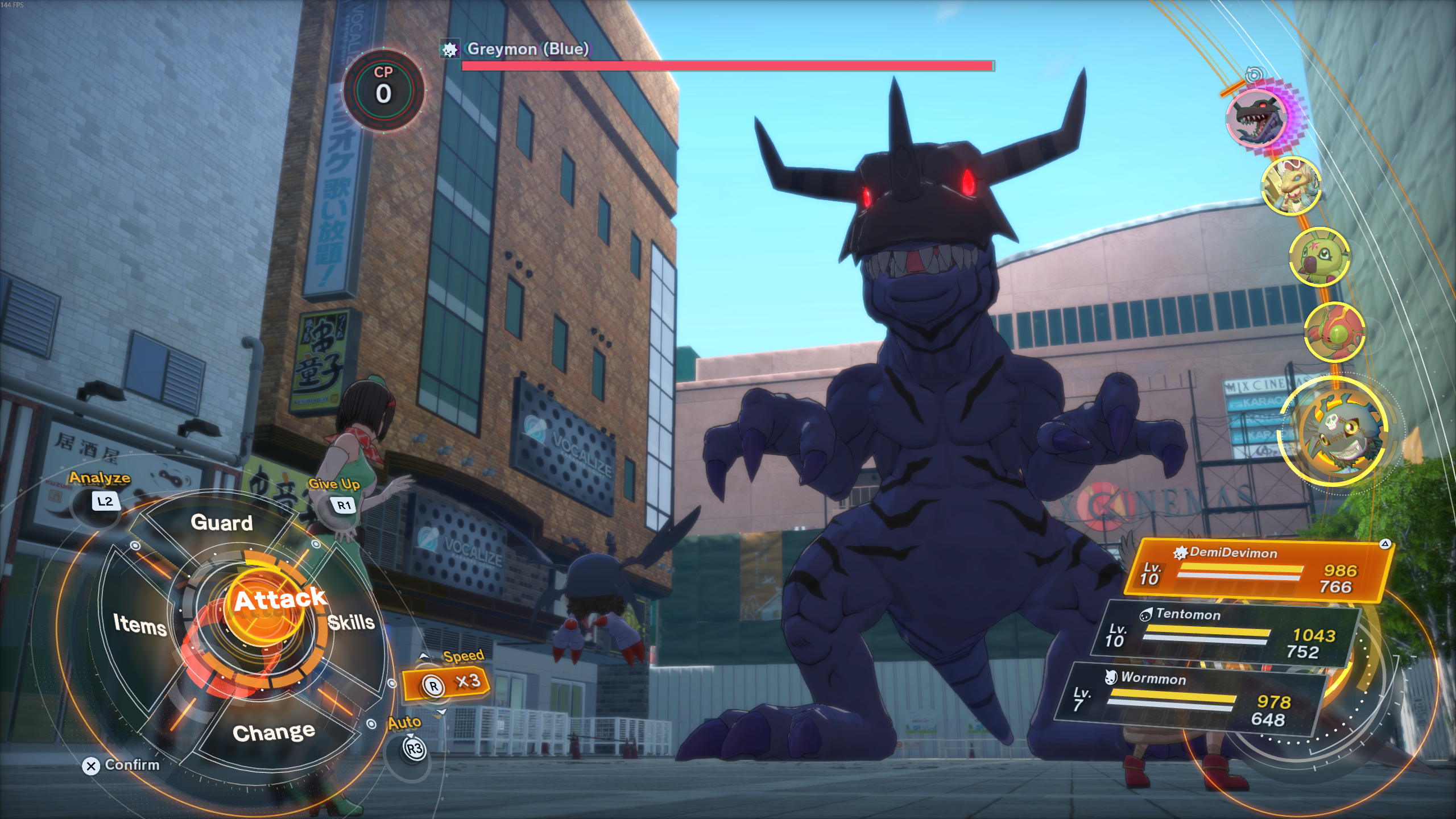Click the green Wormmon turn order portrait
Image resolution: width=1456 pixels, height=819 pixels.
(x=1318, y=255)
